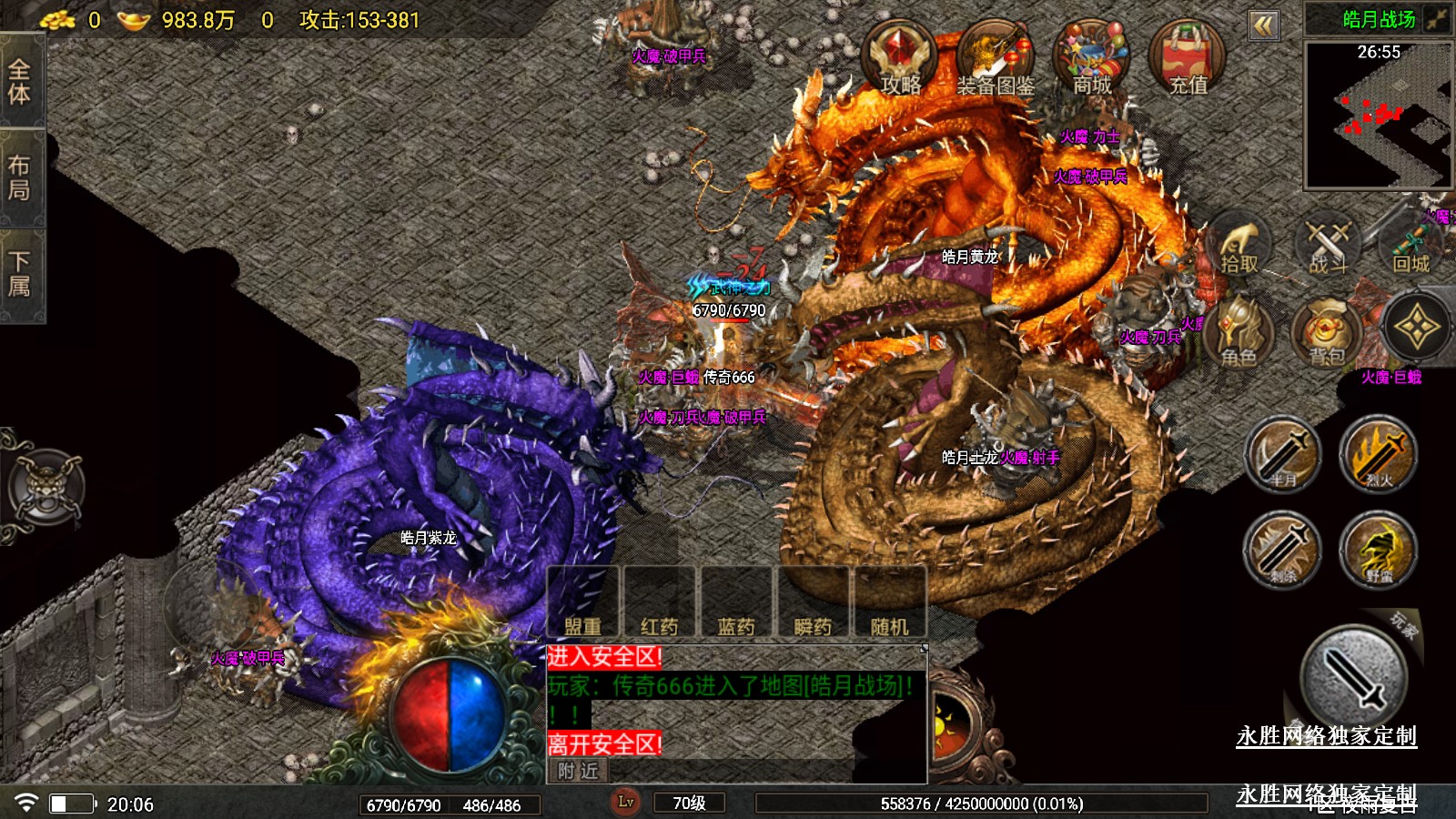Click the 皓月战场 minimap

(1378, 114)
